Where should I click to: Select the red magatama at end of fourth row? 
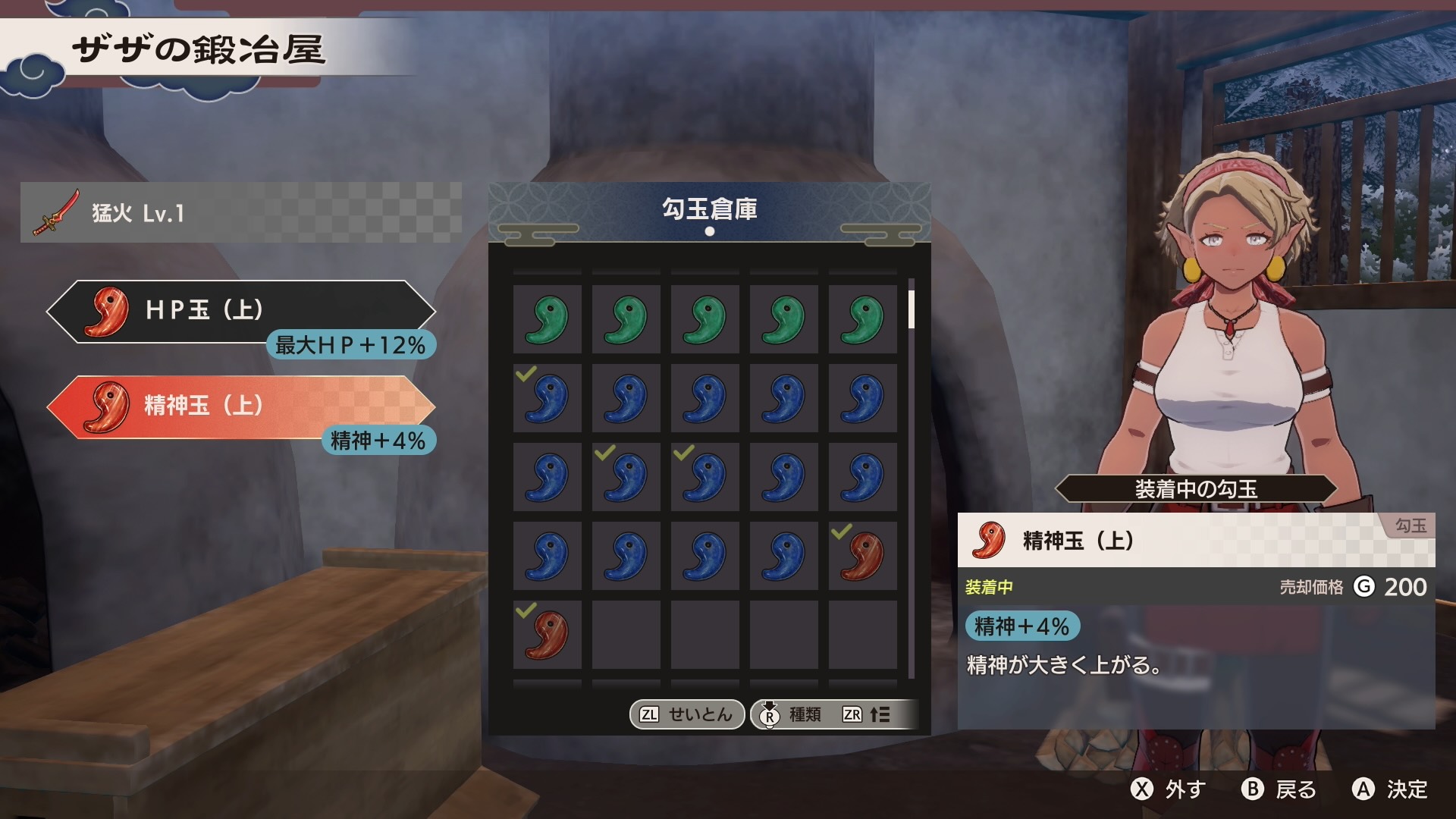point(863,554)
